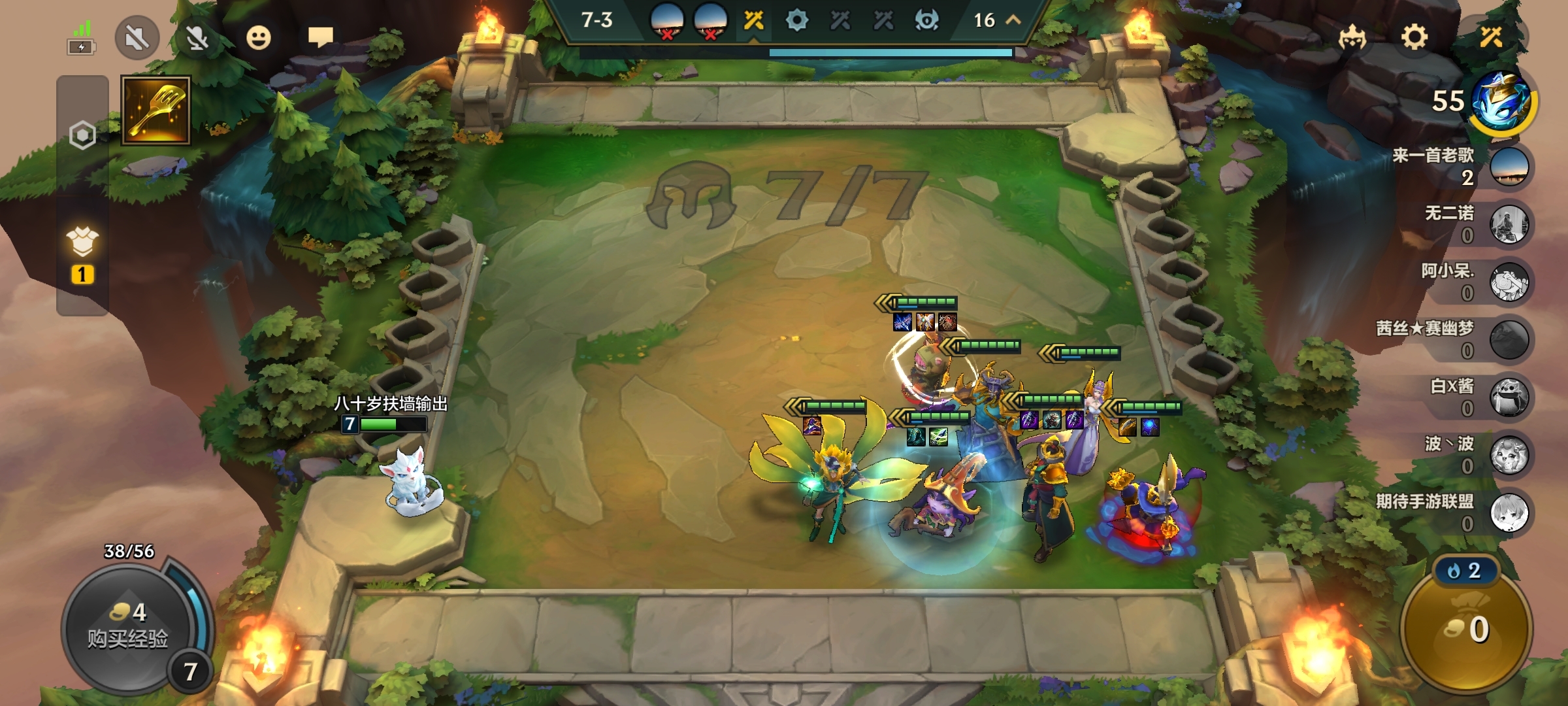Image resolution: width=1568 pixels, height=706 pixels.
Task: View player 期待手游联盟's board
Action: (x=1509, y=513)
